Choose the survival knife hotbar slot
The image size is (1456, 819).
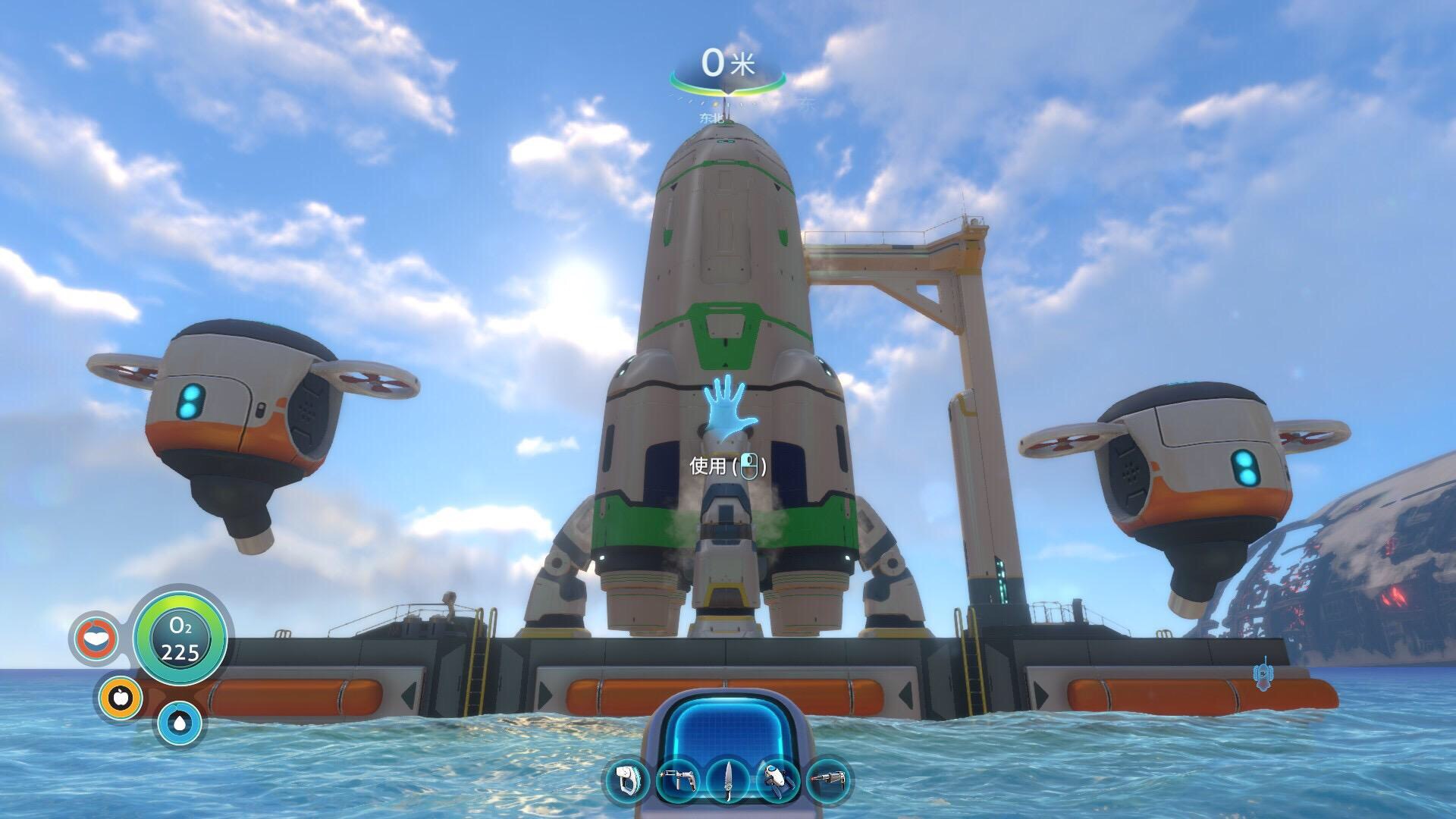point(729,780)
